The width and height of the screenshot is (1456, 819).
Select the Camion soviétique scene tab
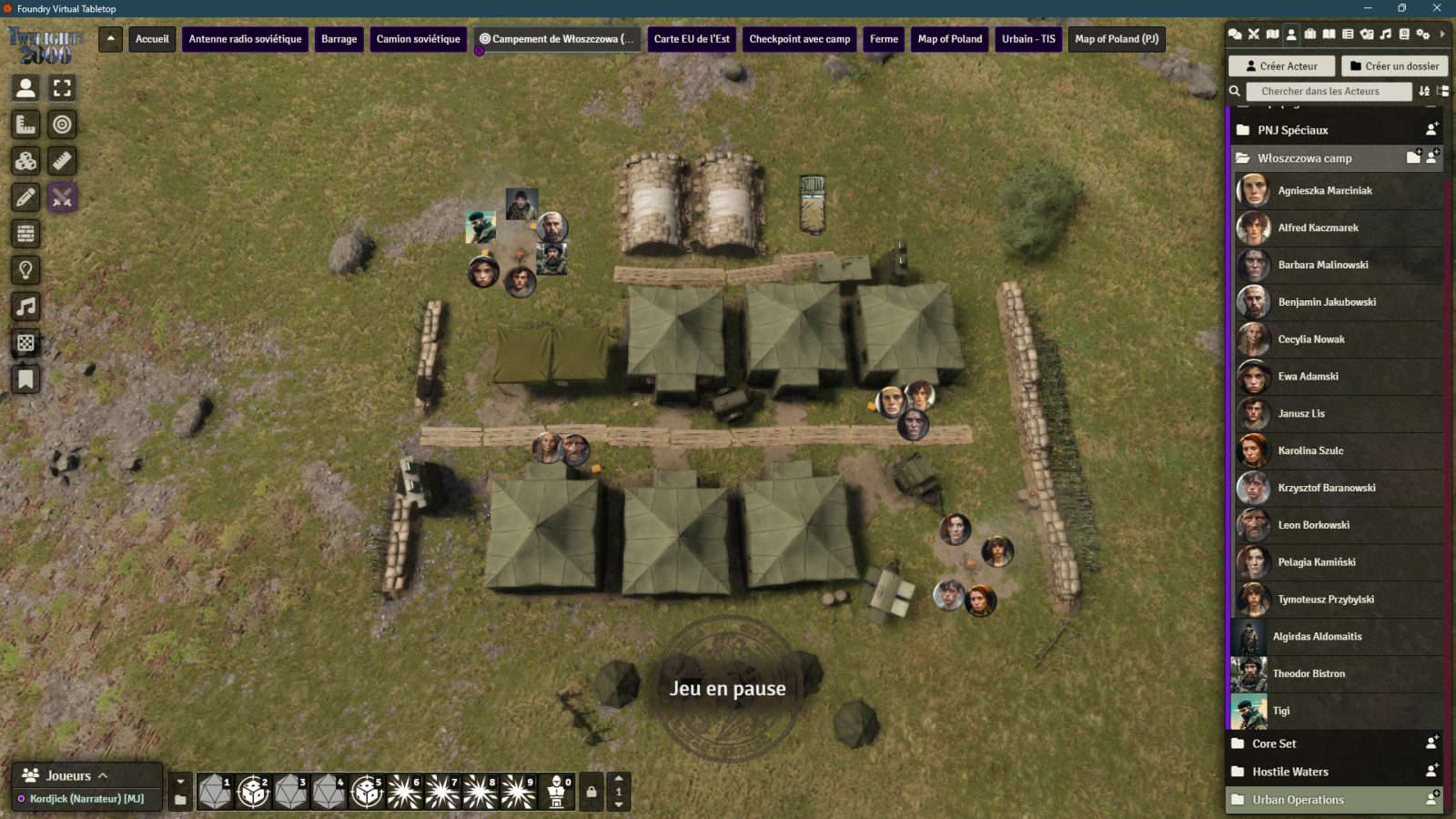click(x=418, y=39)
